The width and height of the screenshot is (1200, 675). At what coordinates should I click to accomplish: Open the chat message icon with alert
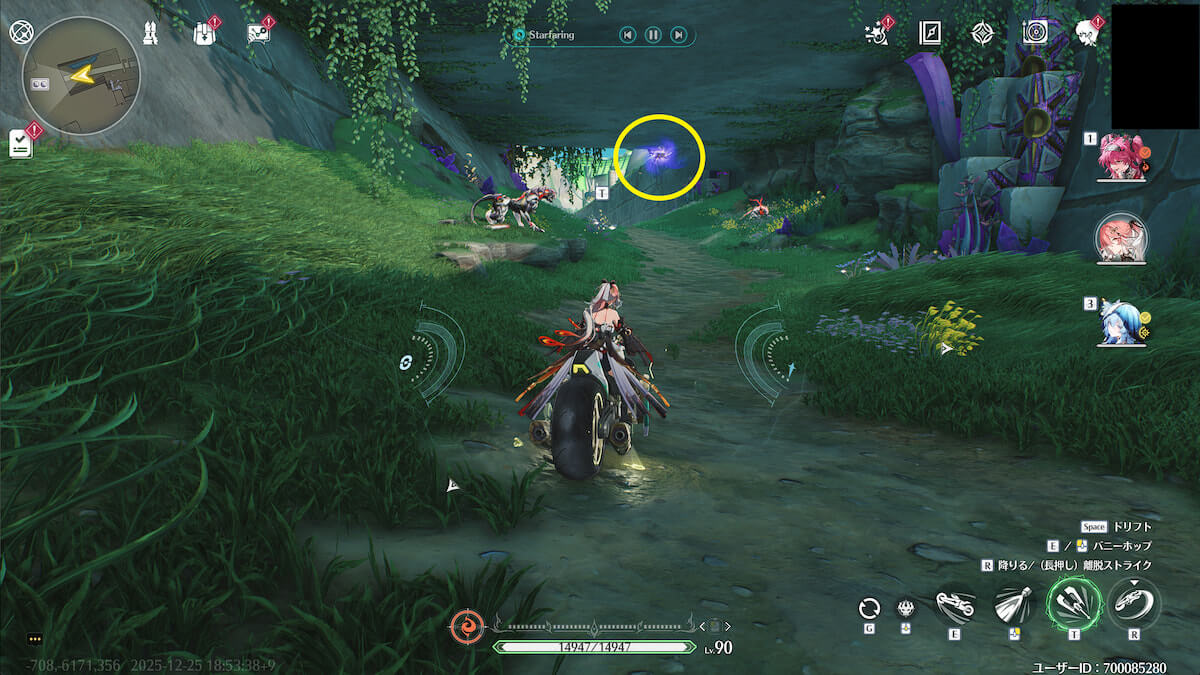tap(258, 33)
